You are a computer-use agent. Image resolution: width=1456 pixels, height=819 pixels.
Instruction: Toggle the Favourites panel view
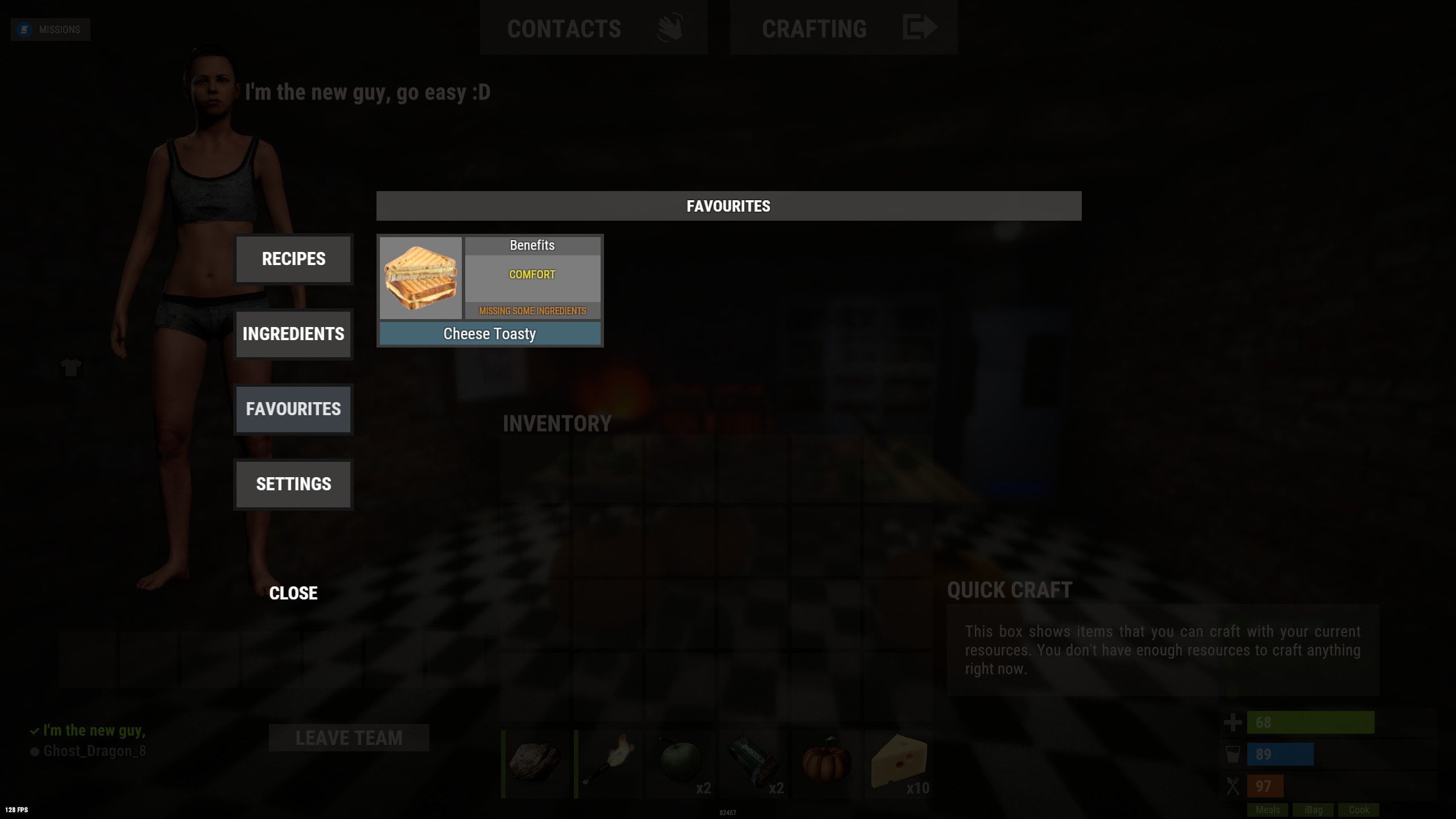point(293,409)
